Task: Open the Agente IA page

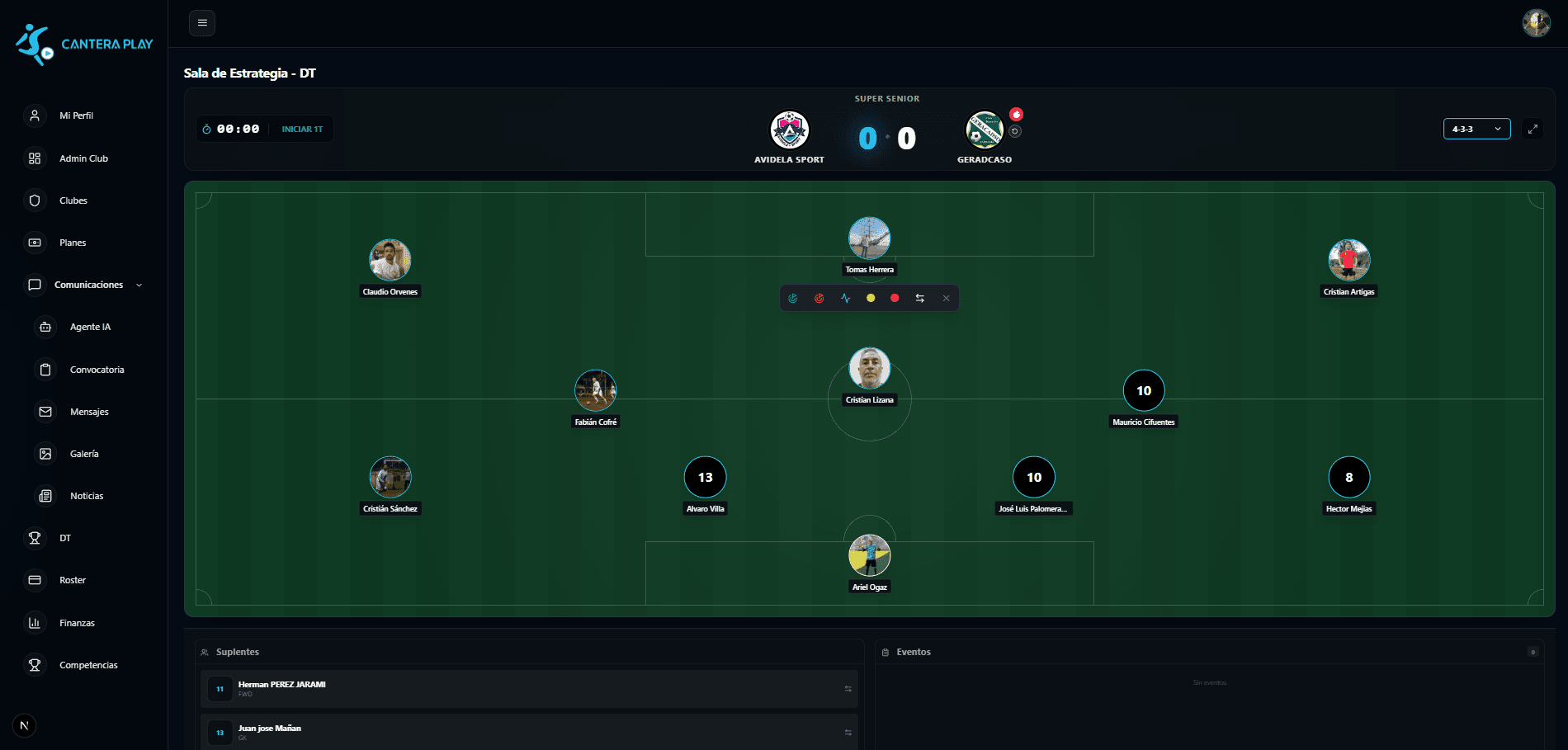Action: pyautogui.click(x=90, y=328)
